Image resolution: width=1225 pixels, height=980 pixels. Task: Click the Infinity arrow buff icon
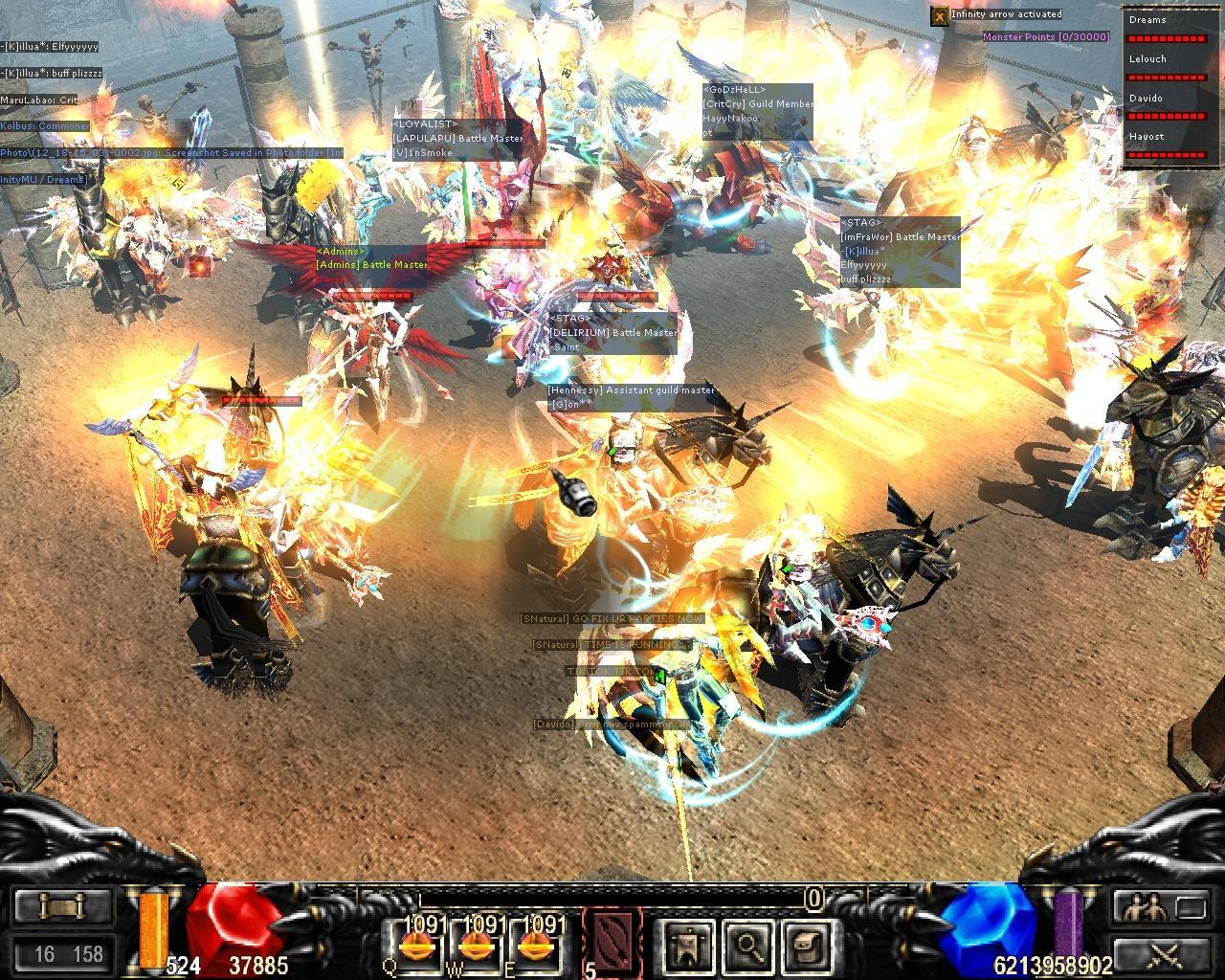click(940, 15)
